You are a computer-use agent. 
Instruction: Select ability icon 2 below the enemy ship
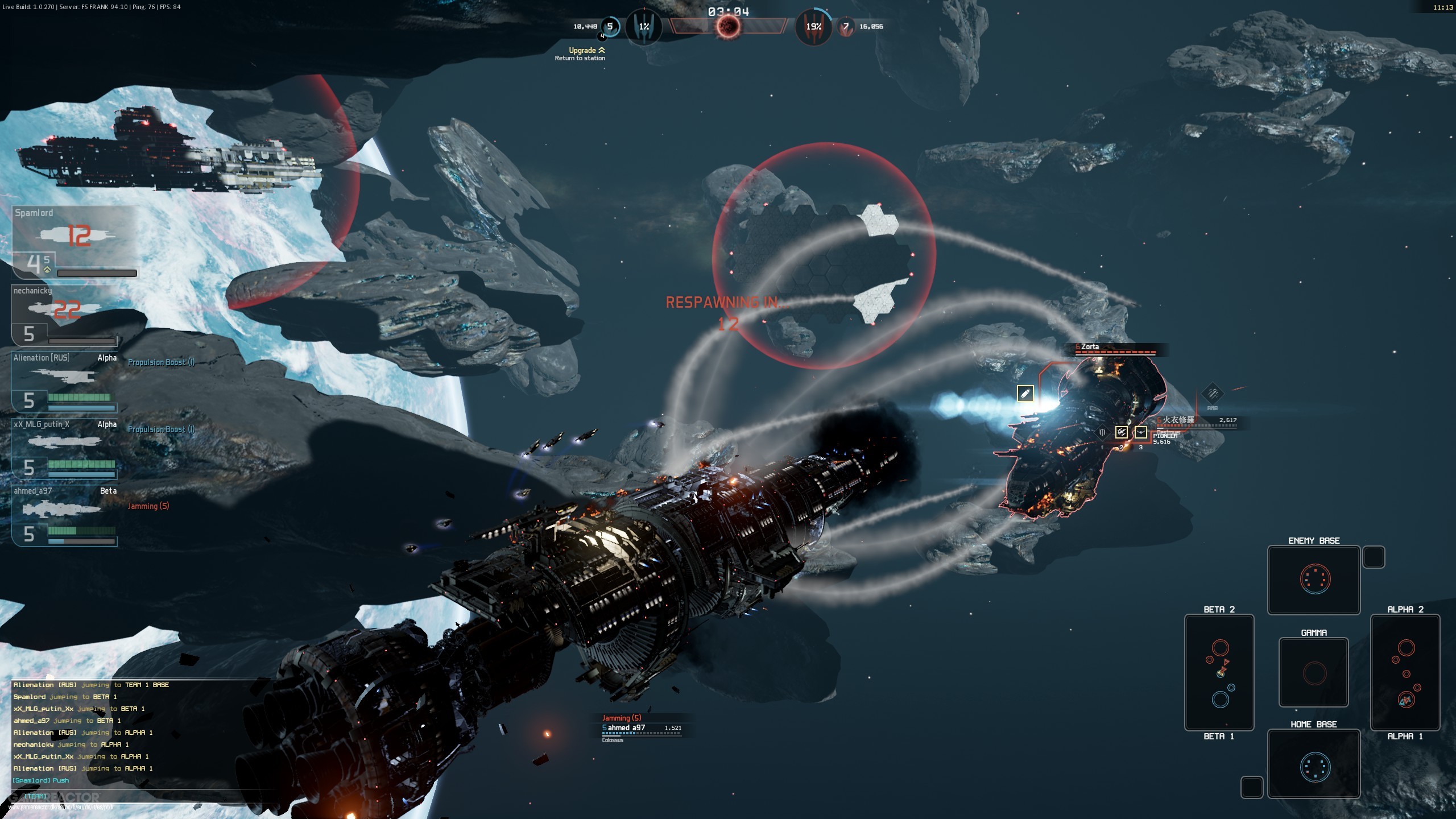1122,433
